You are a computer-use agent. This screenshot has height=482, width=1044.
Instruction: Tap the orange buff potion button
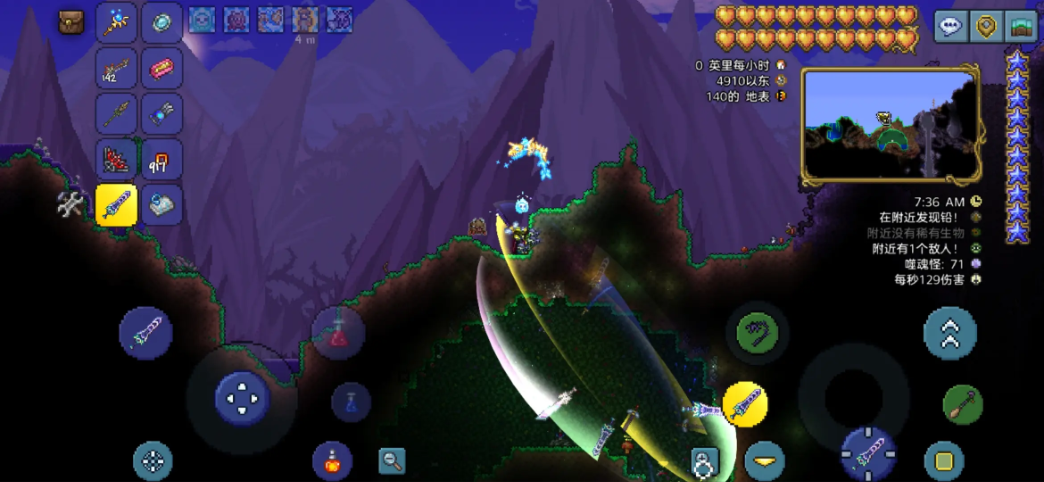click(x=332, y=460)
